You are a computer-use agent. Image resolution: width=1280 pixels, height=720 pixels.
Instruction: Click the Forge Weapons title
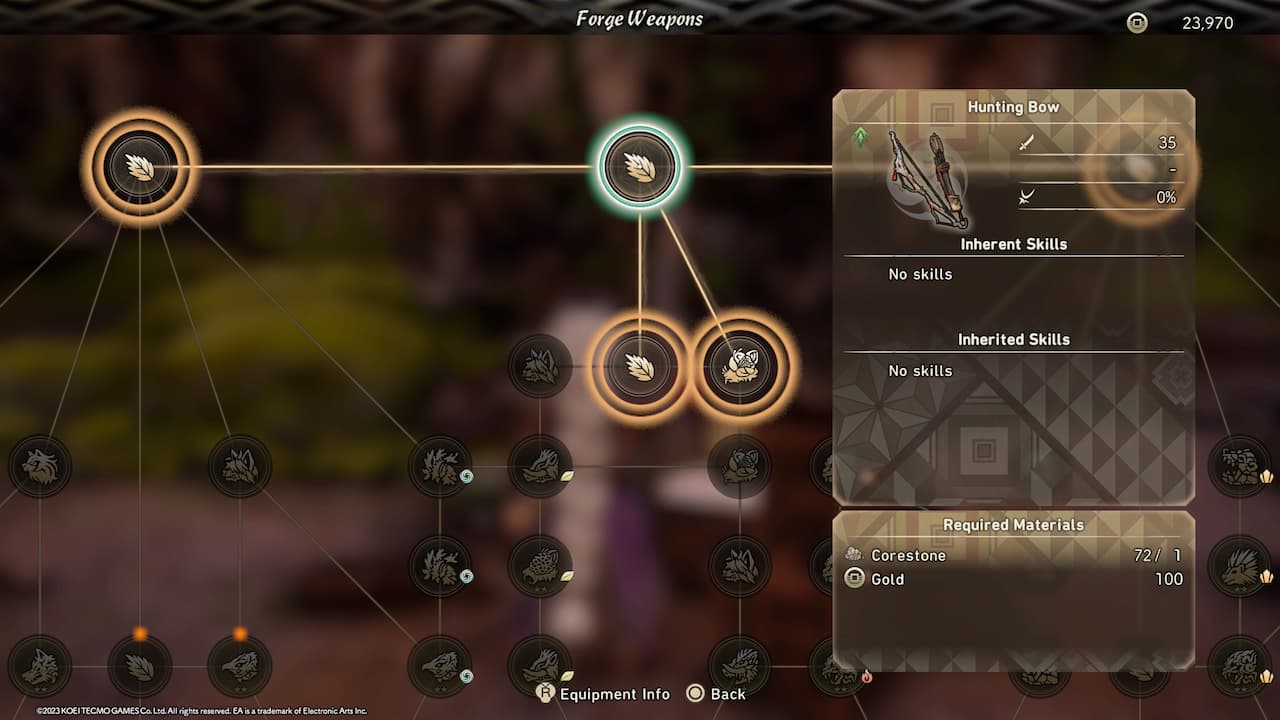(x=638, y=18)
